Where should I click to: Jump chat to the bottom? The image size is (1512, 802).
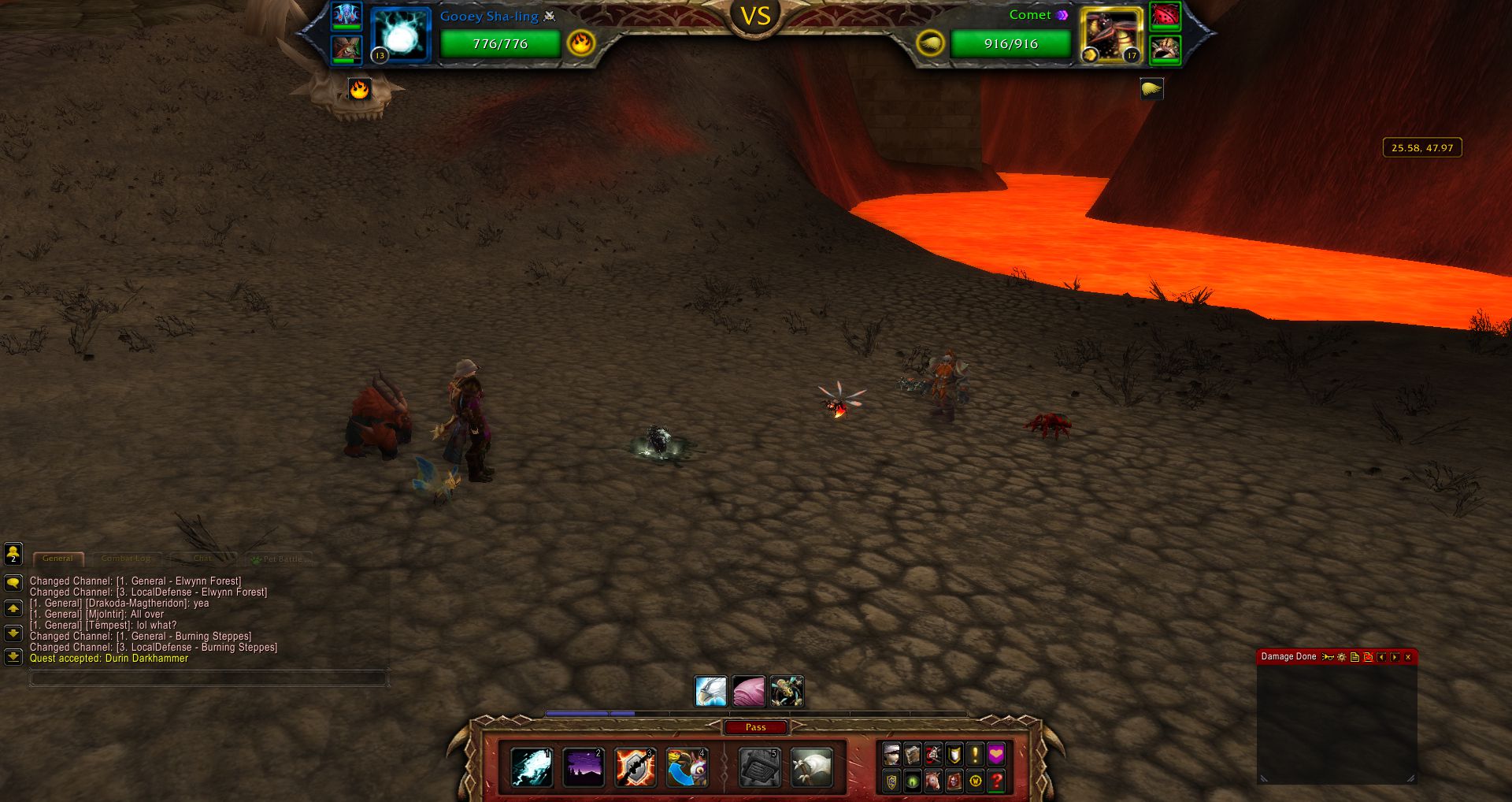[x=13, y=656]
